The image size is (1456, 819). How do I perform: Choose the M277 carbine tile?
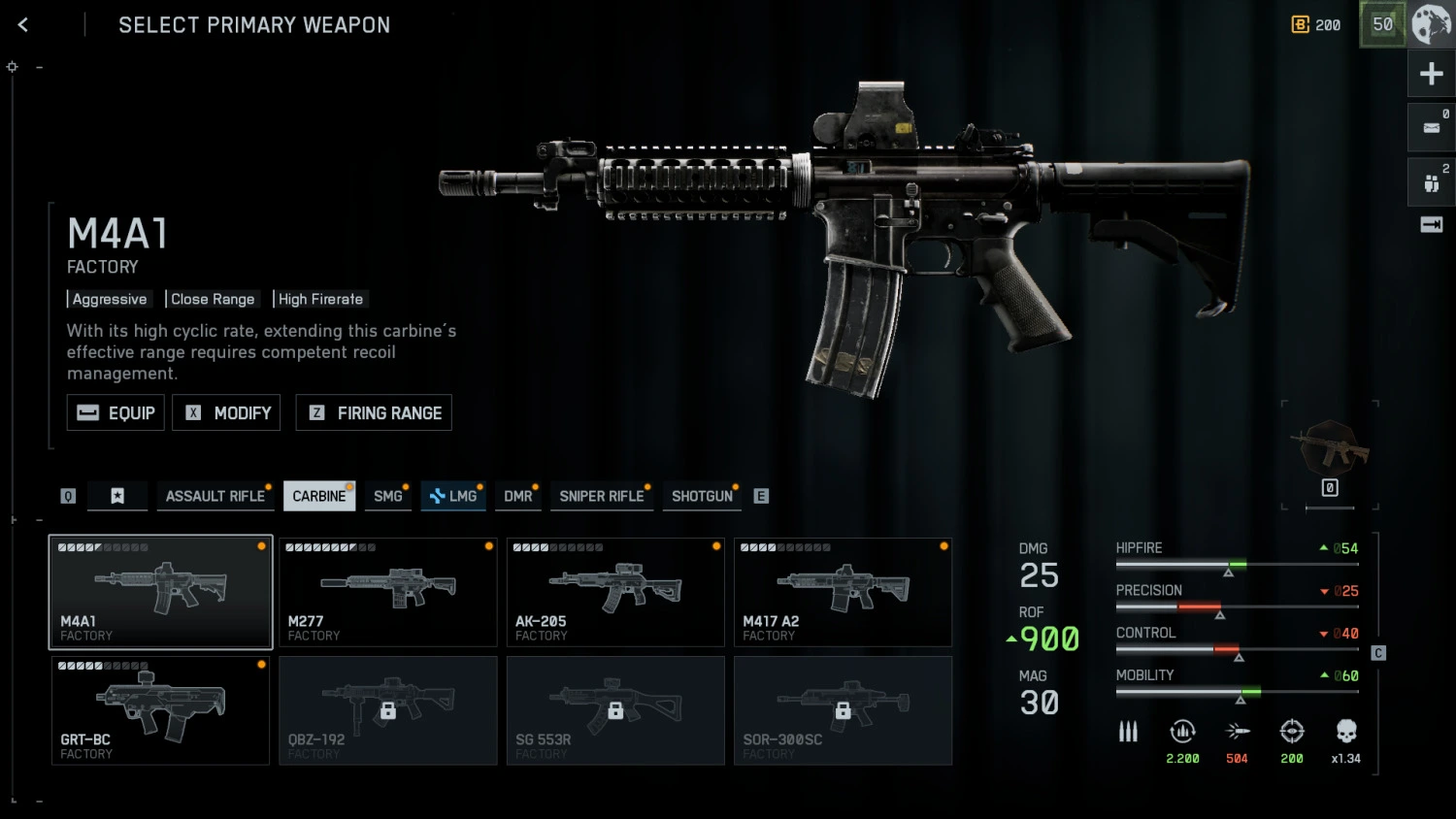click(388, 592)
